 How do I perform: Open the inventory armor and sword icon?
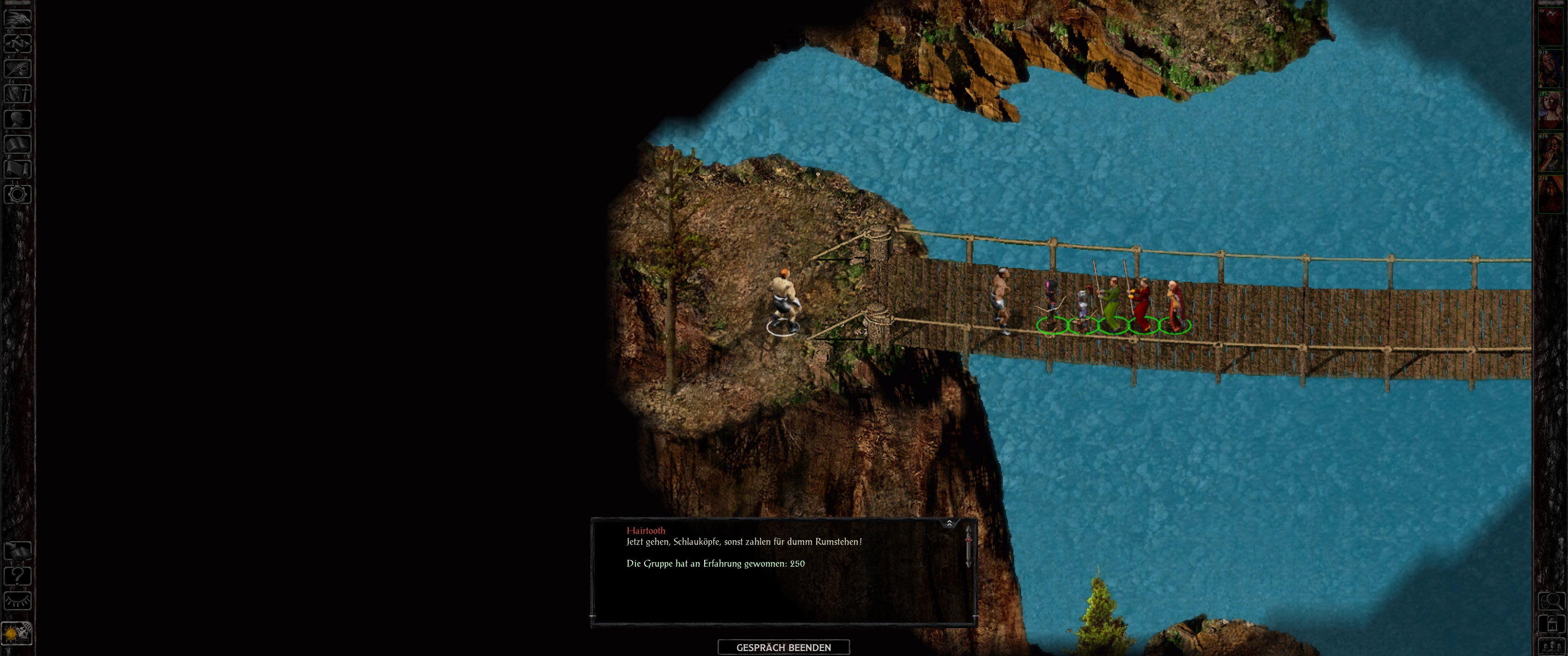coord(18,94)
